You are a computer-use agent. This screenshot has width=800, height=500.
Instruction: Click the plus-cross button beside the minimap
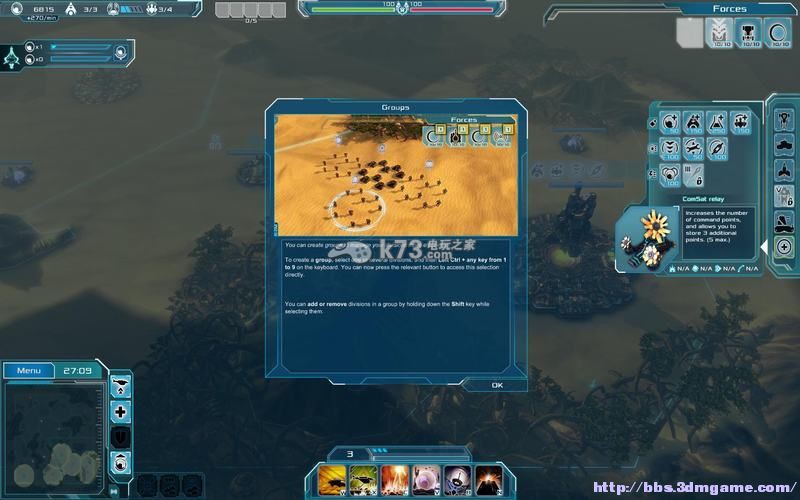click(121, 412)
